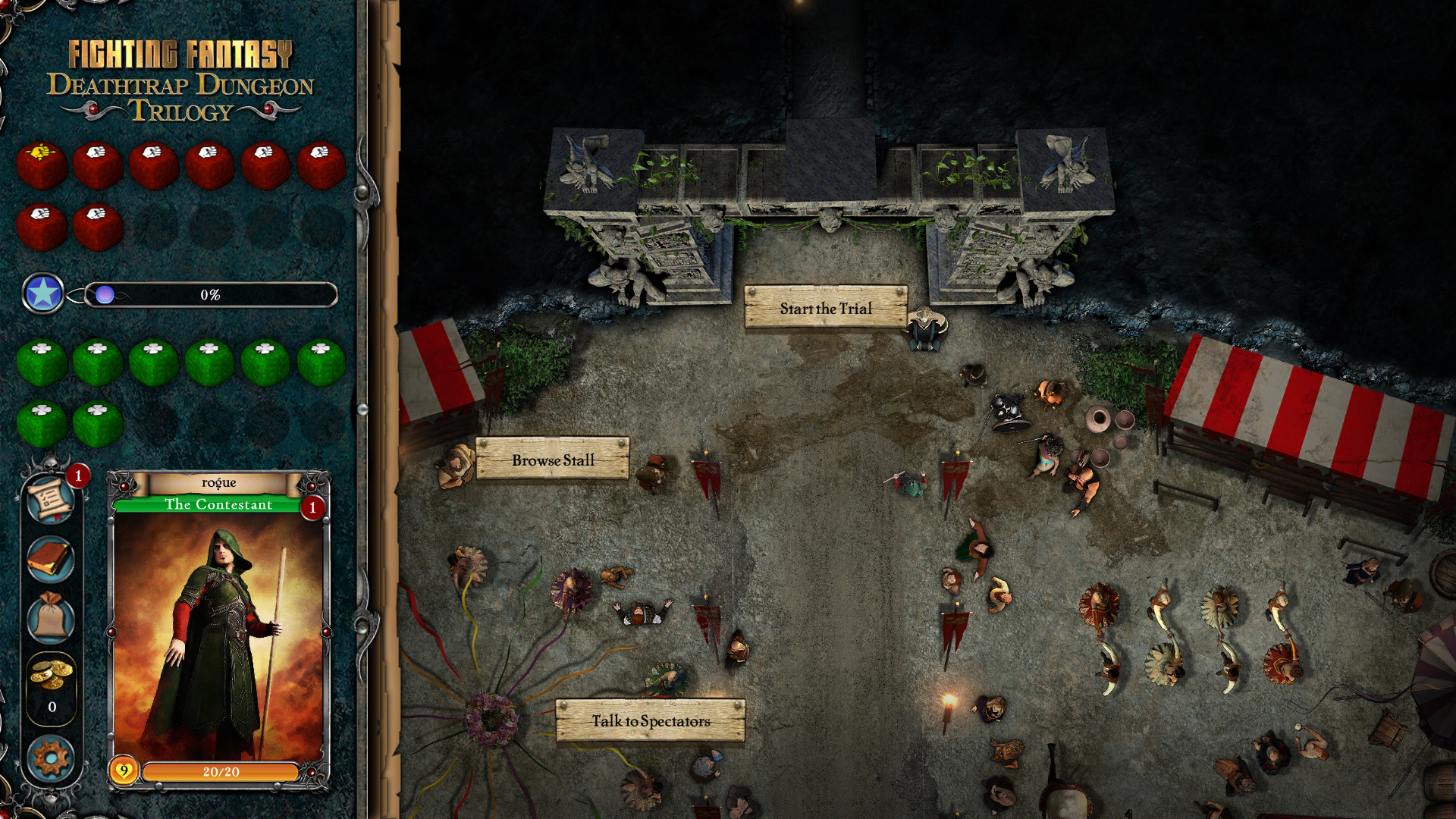Screen dimensions: 1456x819
Task: Open the rulebook journal
Action: tap(50, 560)
